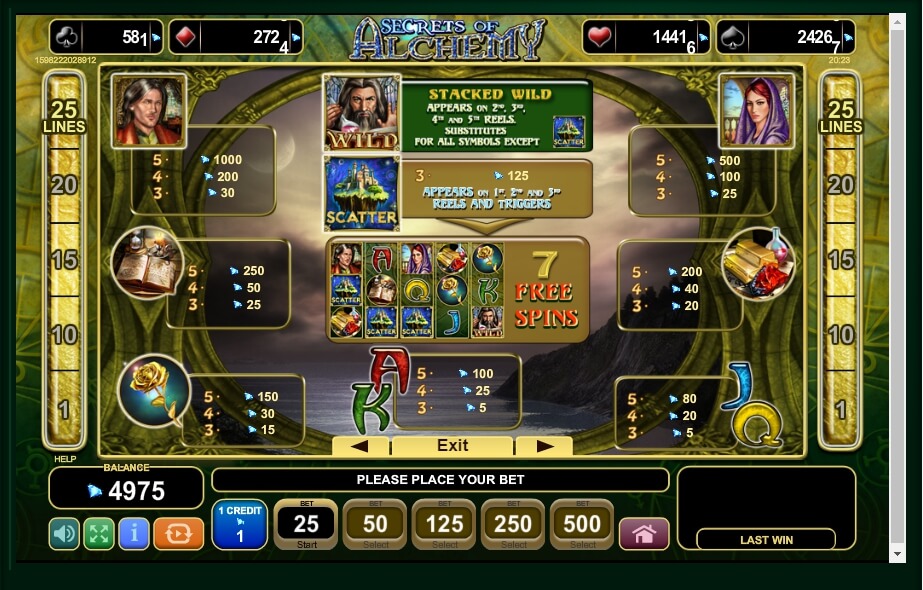Open the diamonds jackpot panel showing 272
Image resolution: width=923 pixels, height=590 pixels.
pyautogui.click(x=235, y=37)
